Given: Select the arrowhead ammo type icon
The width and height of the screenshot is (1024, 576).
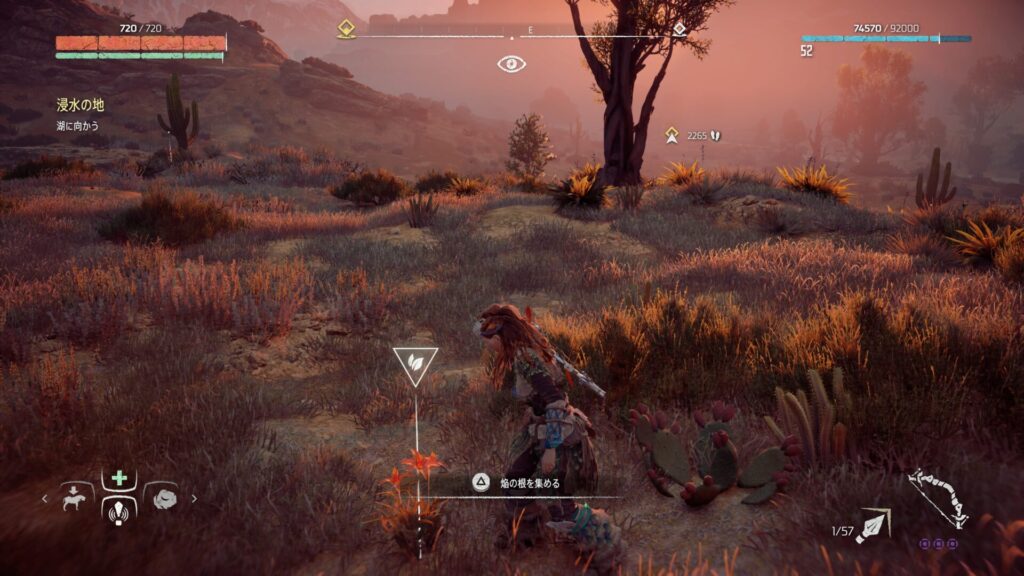Looking at the screenshot, I should pyautogui.click(x=874, y=524).
